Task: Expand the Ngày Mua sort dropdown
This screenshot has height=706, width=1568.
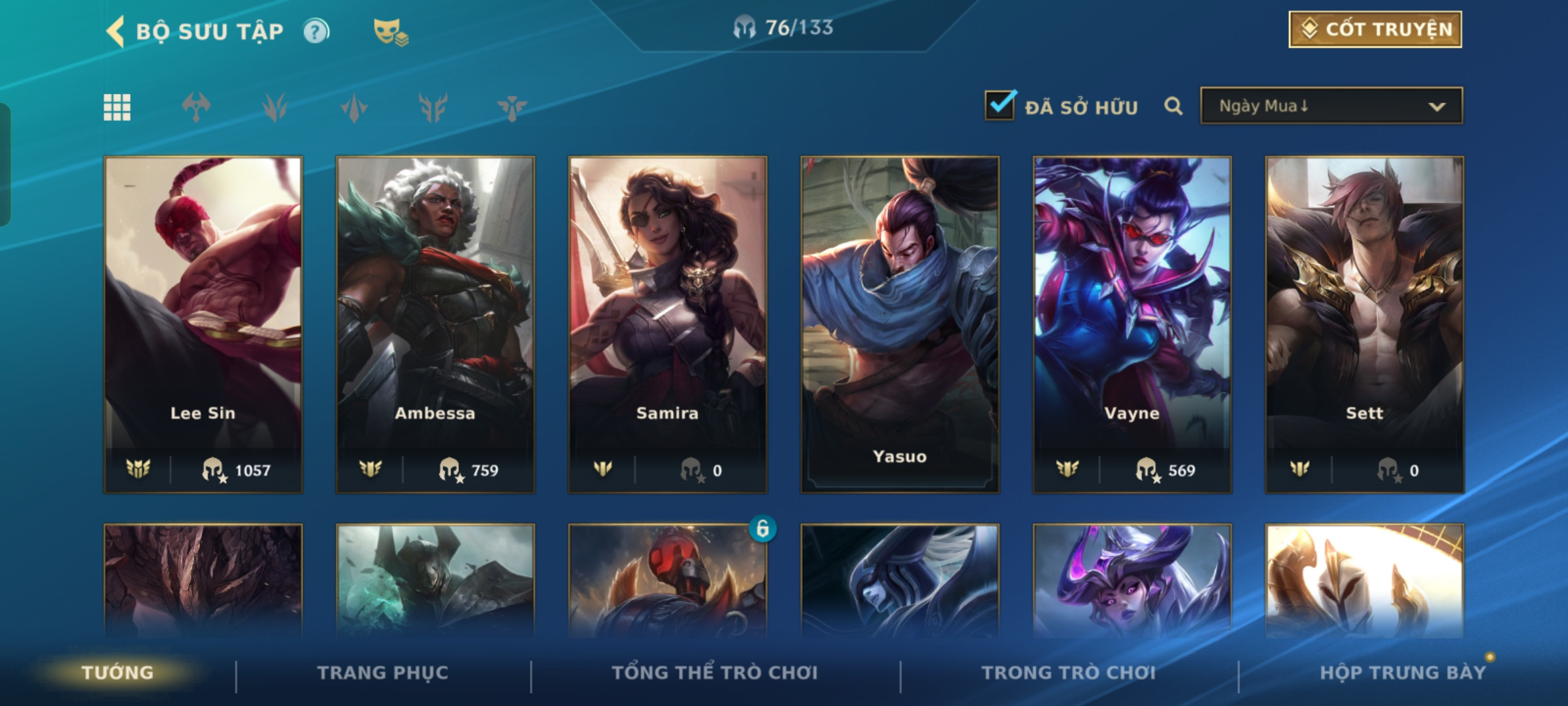Action: pyautogui.click(x=1331, y=106)
